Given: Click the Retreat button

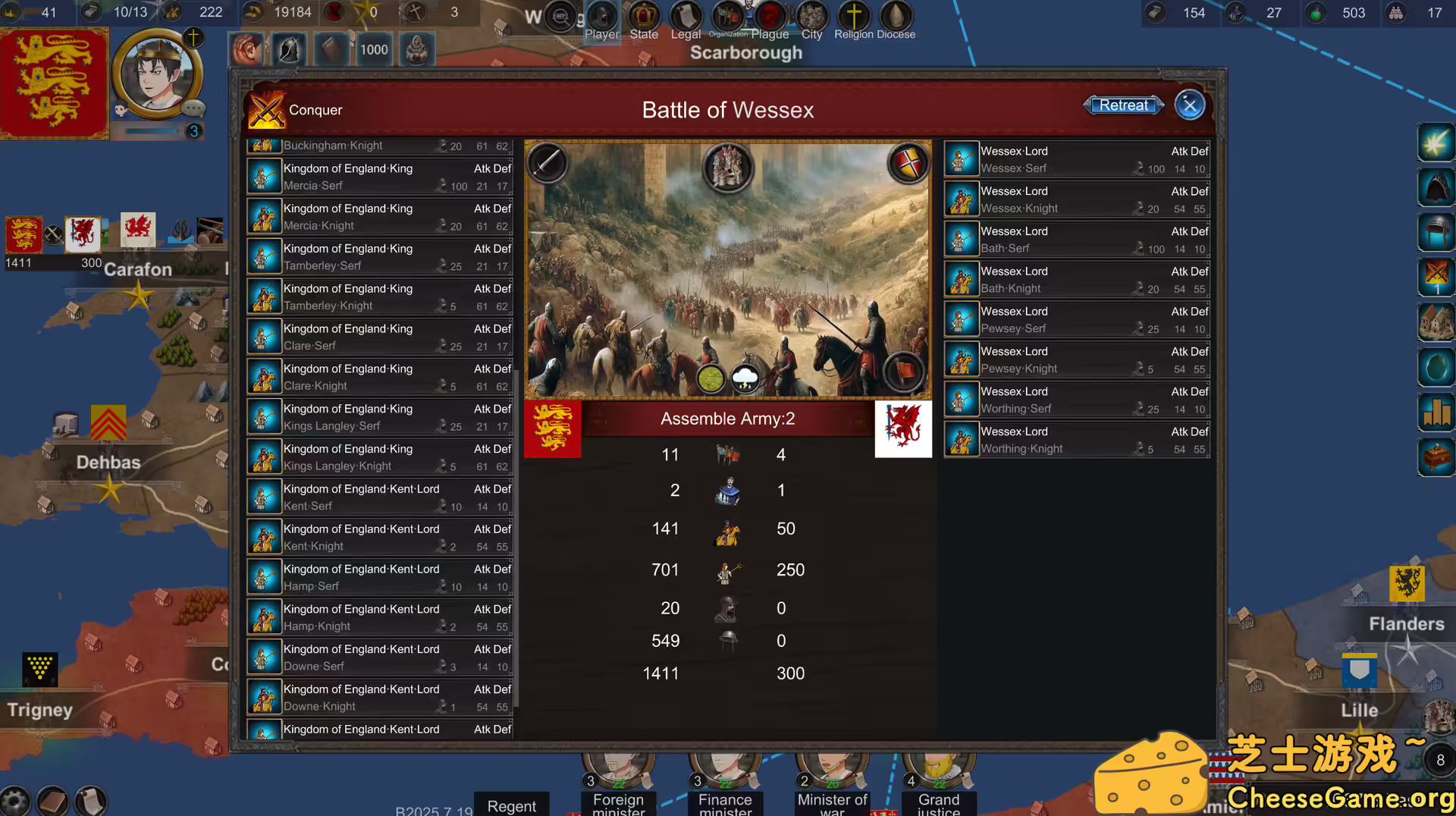Looking at the screenshot, I should (1123, 105).
